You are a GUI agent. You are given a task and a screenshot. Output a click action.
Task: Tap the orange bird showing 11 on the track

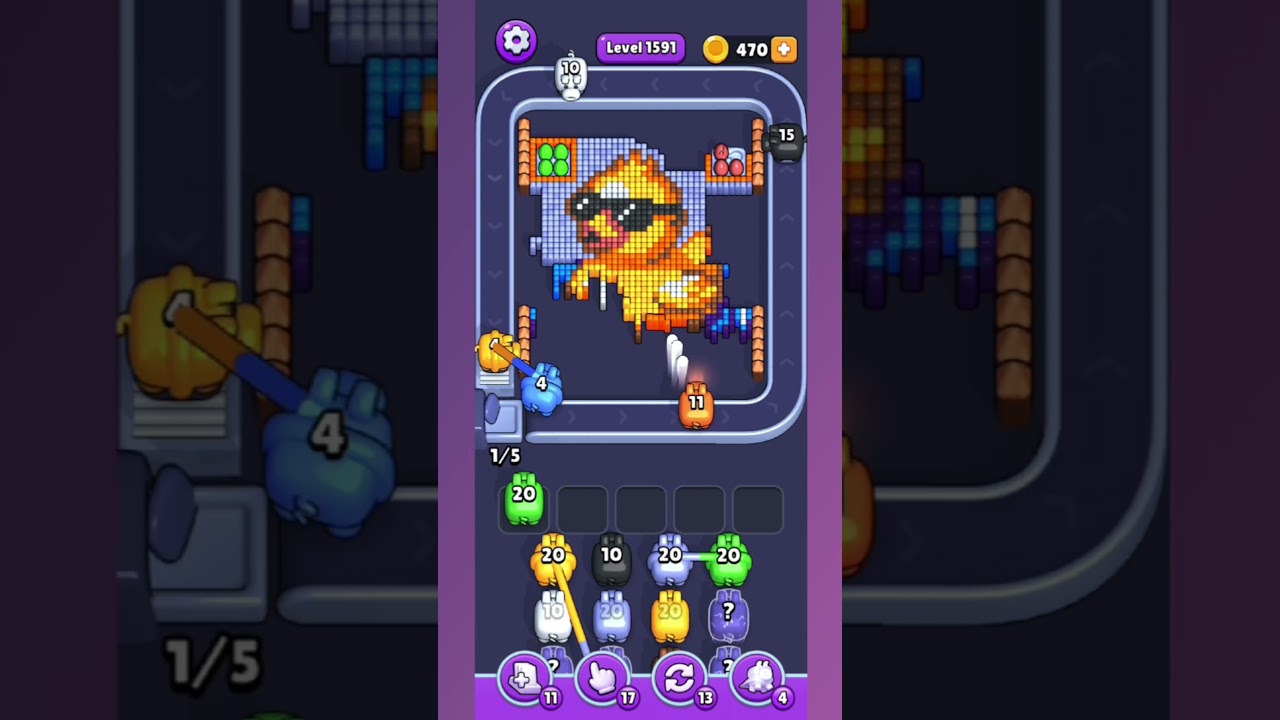point(697,405)
